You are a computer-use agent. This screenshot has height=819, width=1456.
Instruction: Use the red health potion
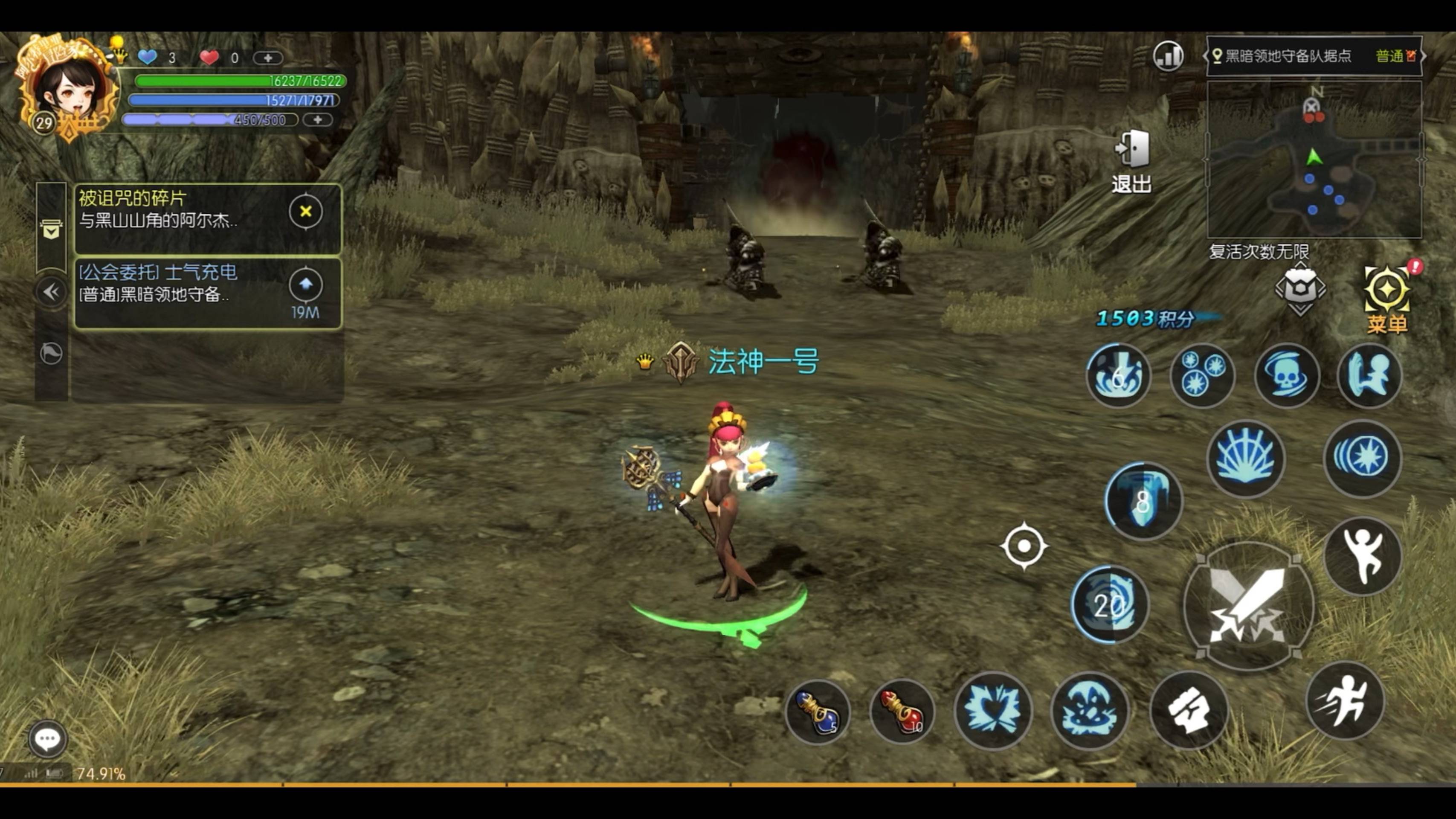pyautogui.click(x=902, y=712)
